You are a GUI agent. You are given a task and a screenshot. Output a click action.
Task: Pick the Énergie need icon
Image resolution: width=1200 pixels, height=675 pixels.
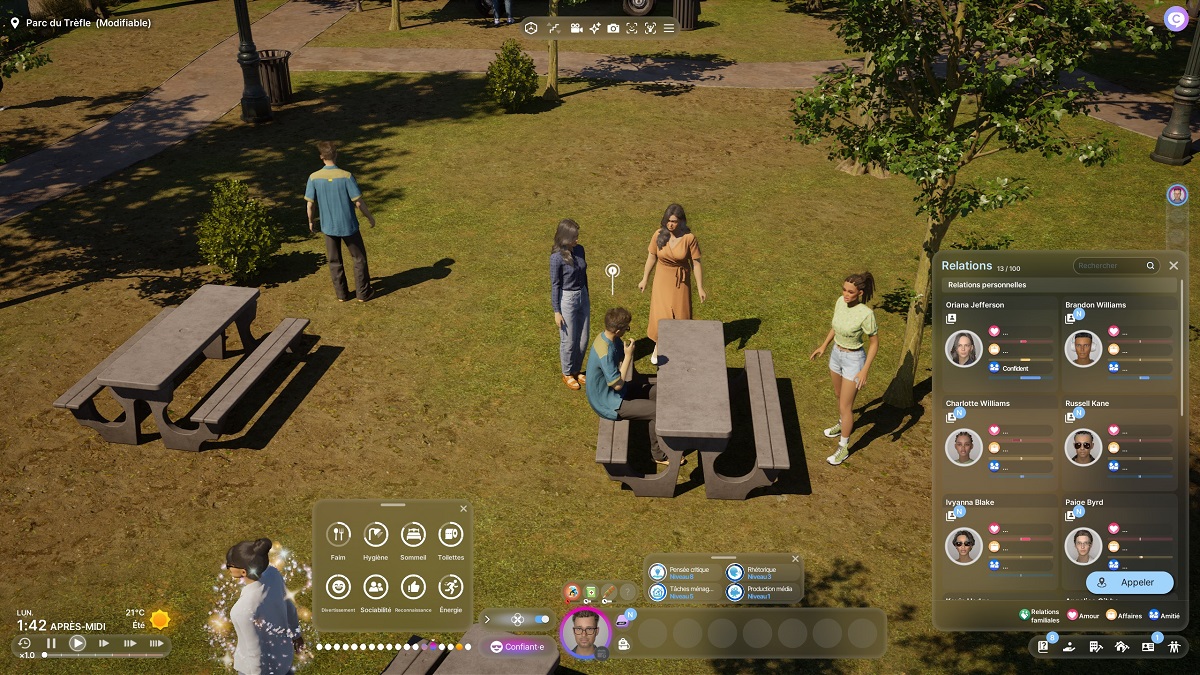click(450, 588)
